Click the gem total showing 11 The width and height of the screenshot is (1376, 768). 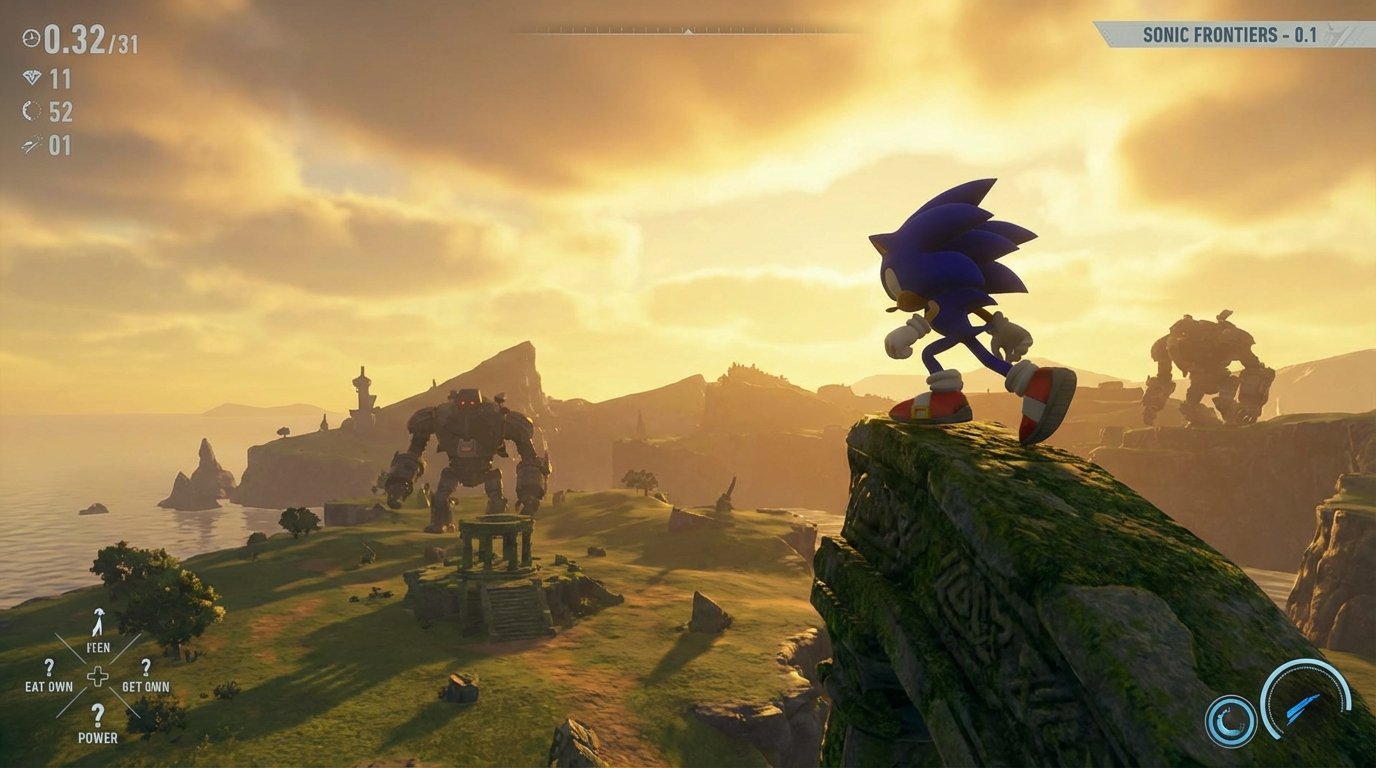(60, 78)
